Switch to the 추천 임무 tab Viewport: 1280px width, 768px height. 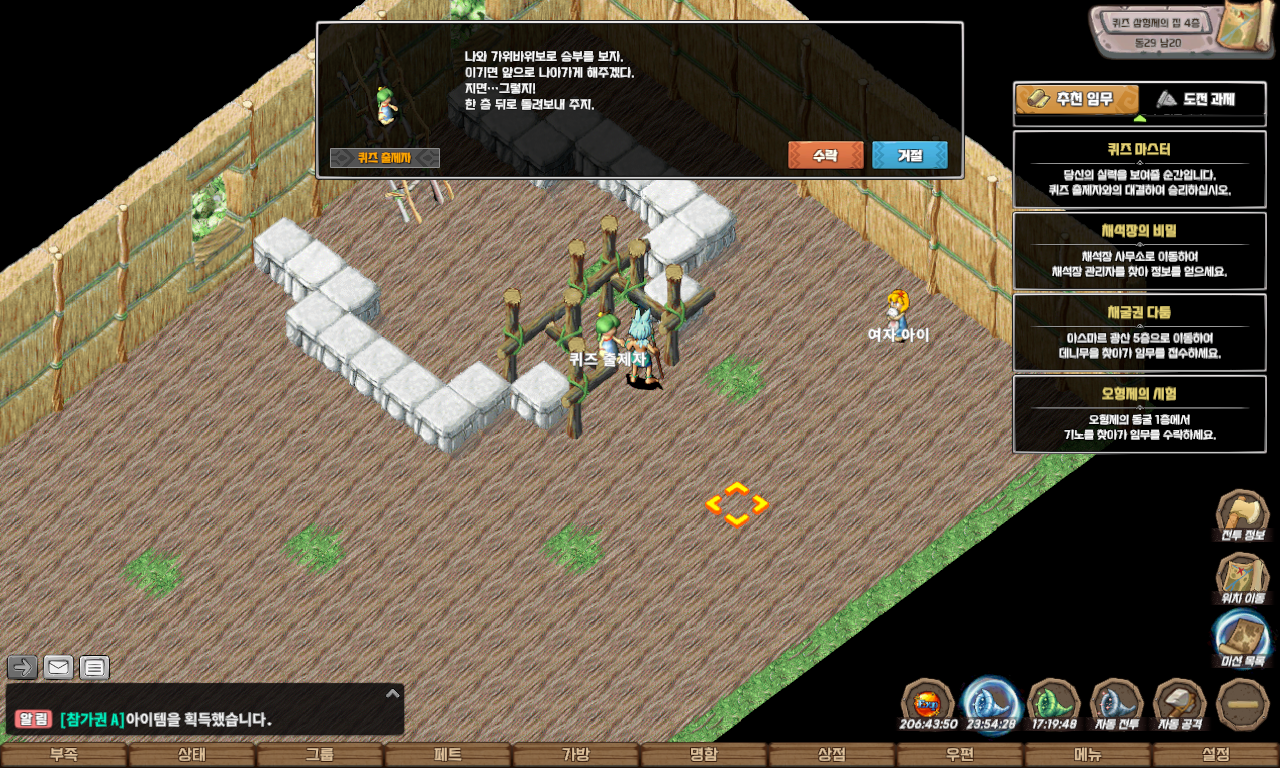point(1077,99)
